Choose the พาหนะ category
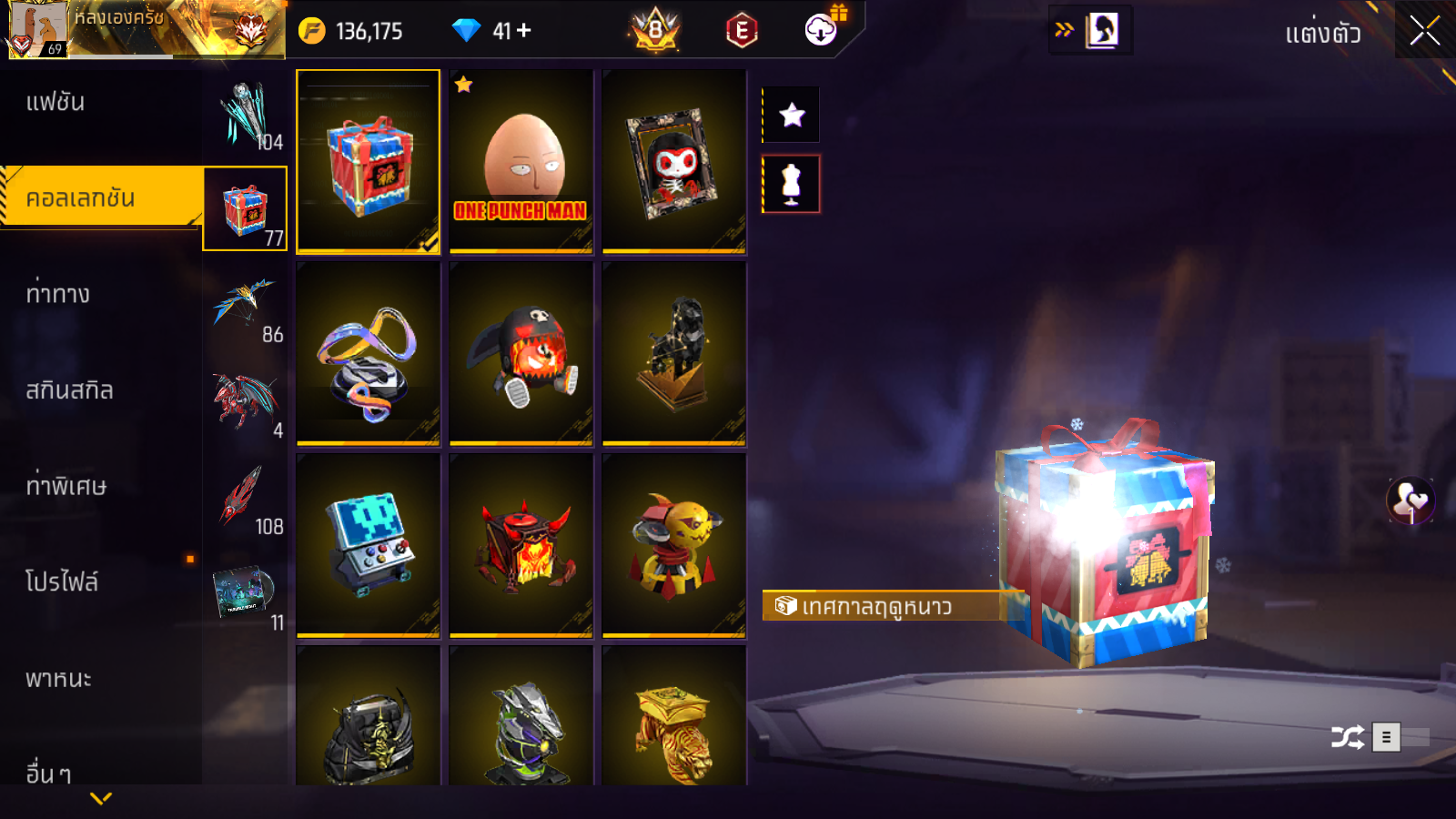 58,679
